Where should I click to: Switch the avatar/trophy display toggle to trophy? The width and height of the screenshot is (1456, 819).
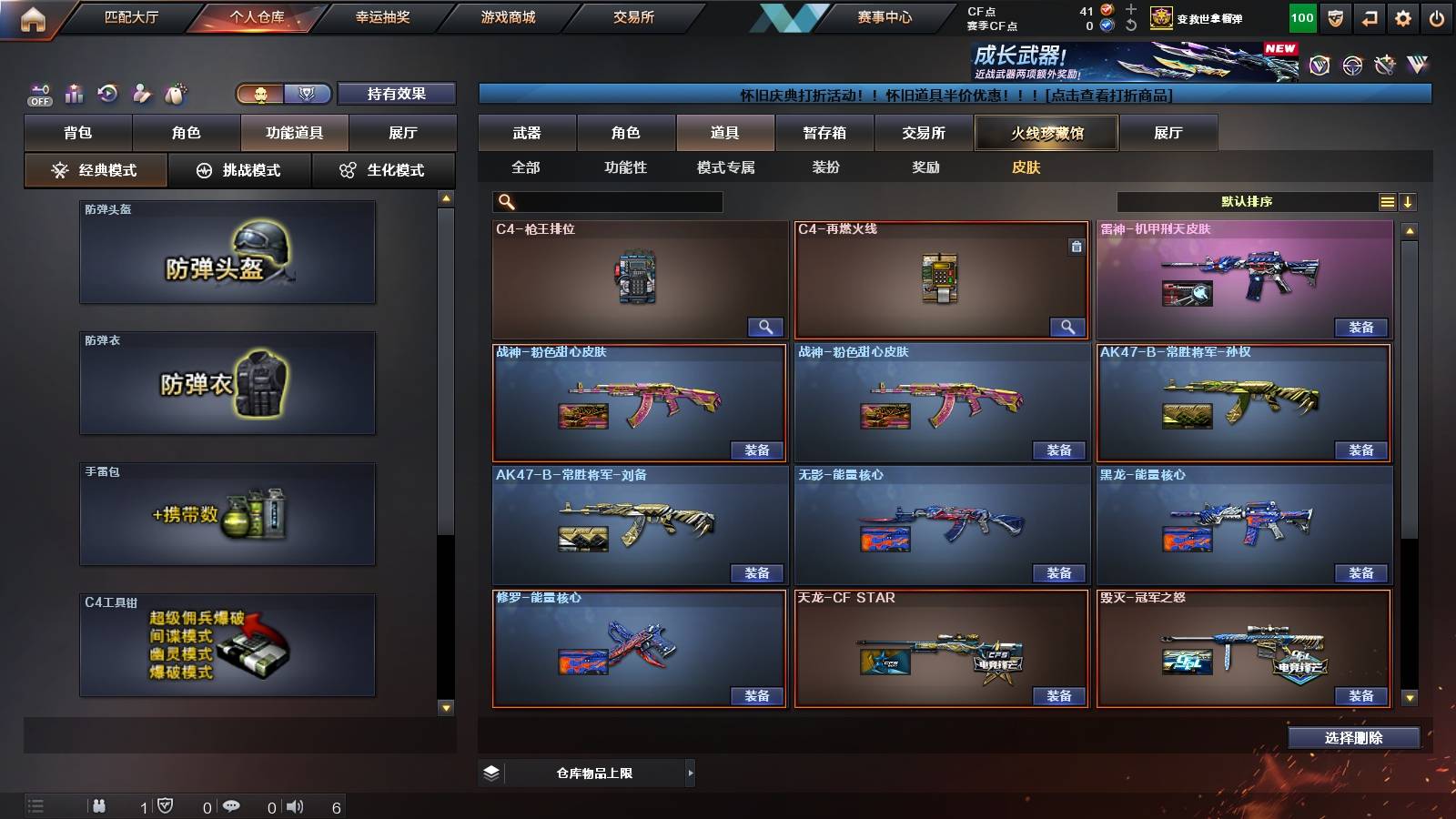tap(308, 93)
